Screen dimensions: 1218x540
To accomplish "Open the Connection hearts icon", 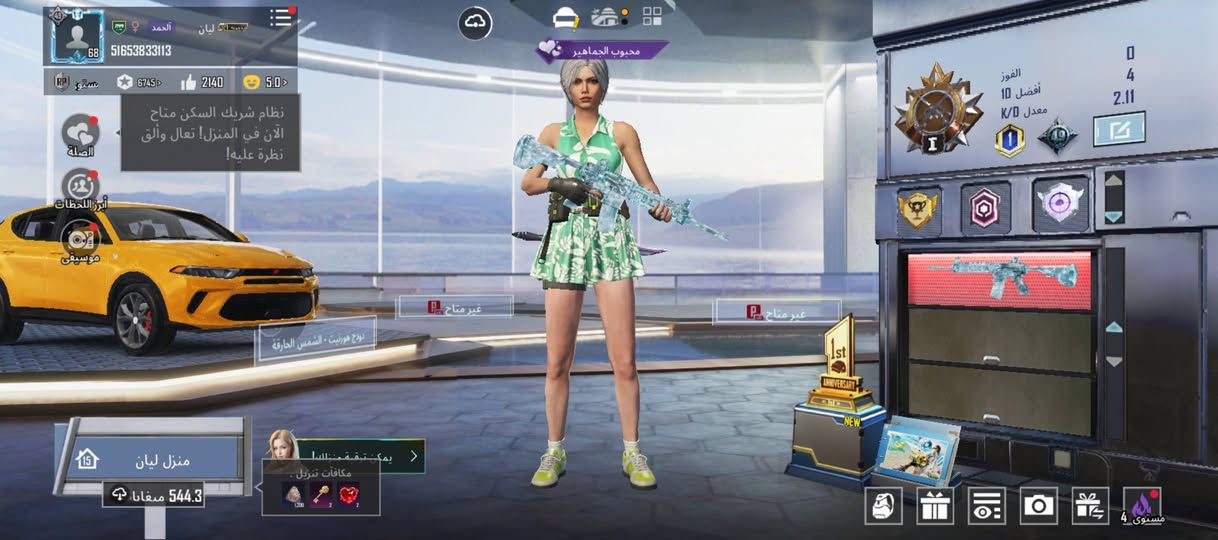I will point(80,134).
